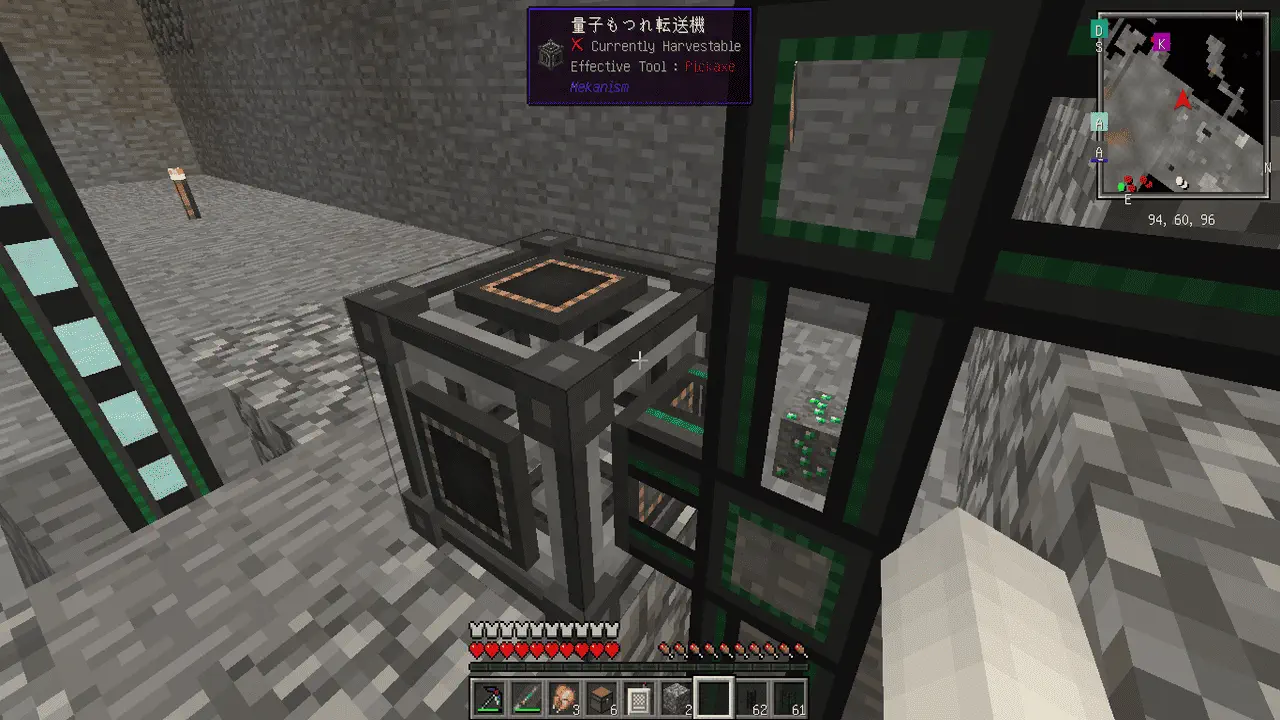Select the light teal A waypoint marker
The width and height of the screenshot is (1280, 720).
(1099, 122)
